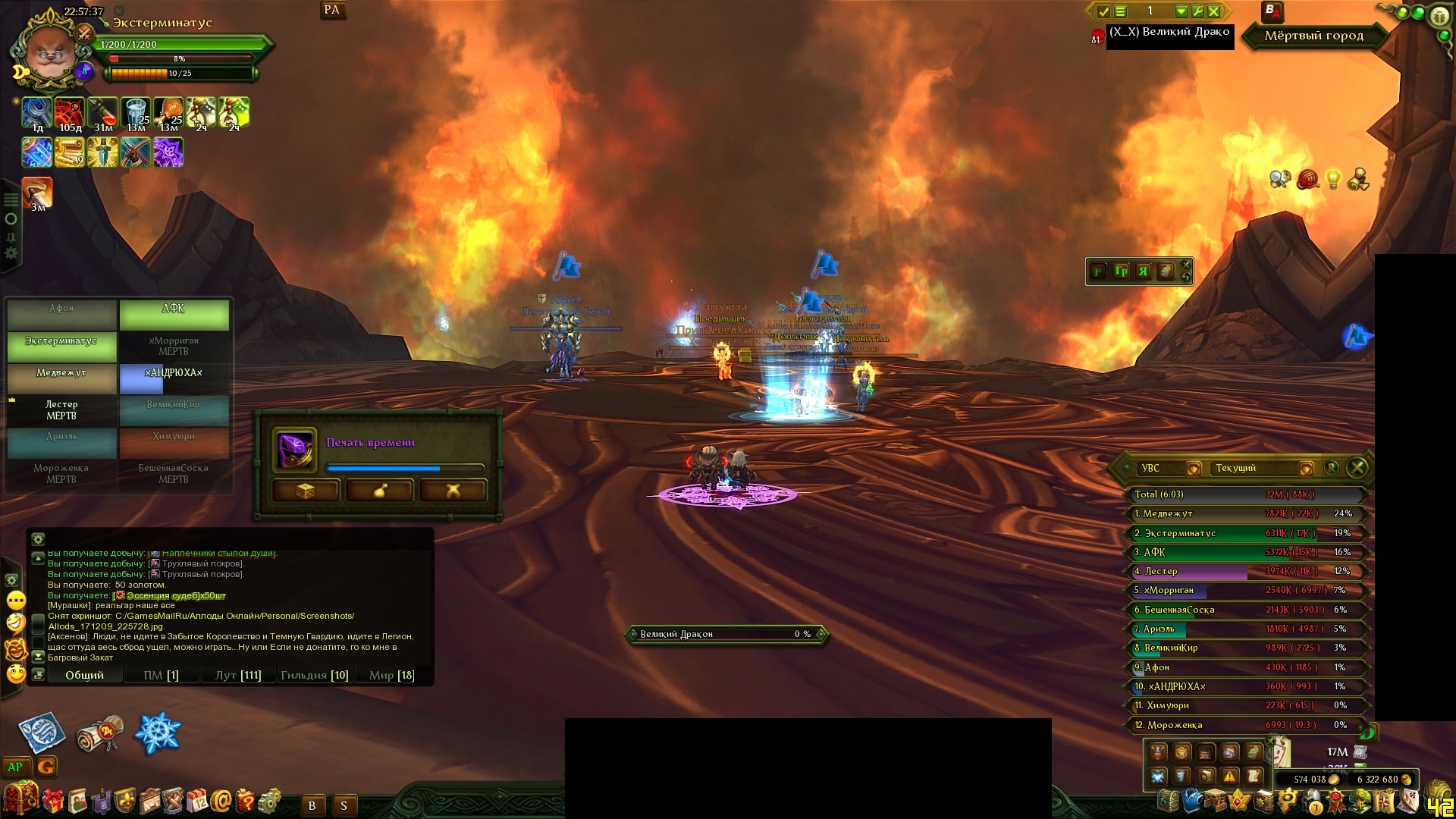
Task: Open the УВС metric dropdown
Action: tap(1193, 469)
